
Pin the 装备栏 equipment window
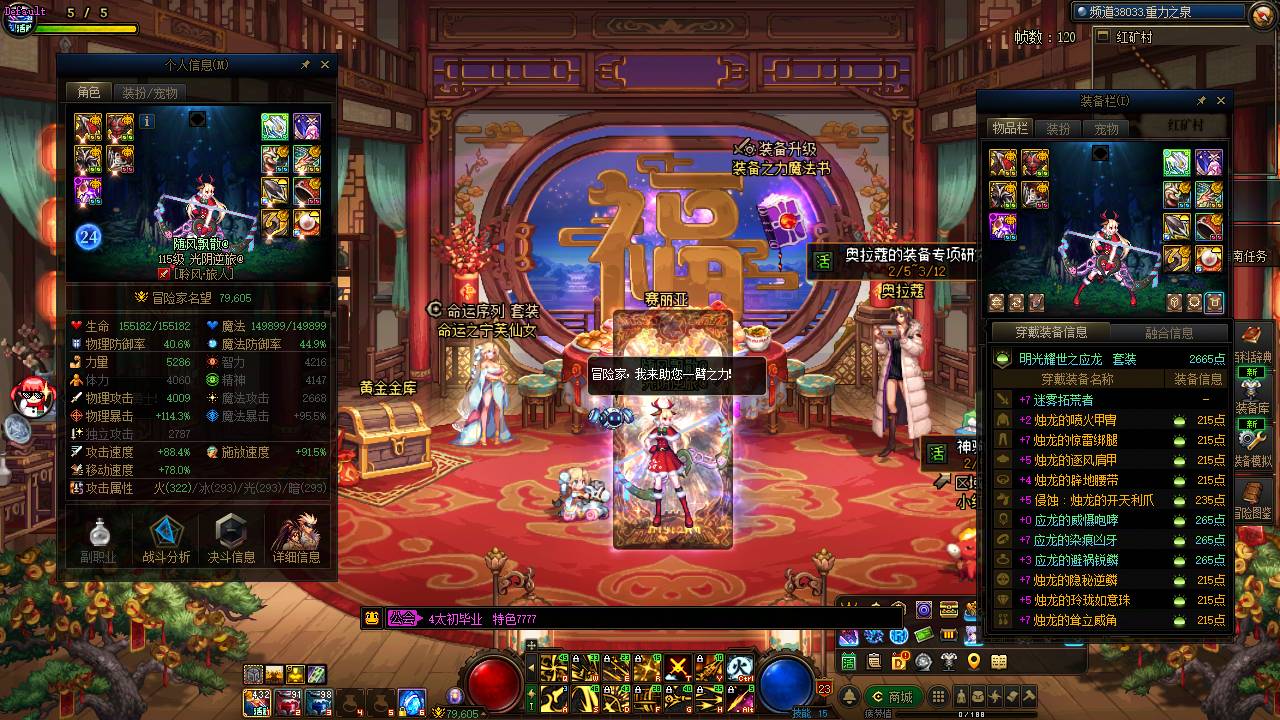pyautogui.click(x=1201, y=101)
